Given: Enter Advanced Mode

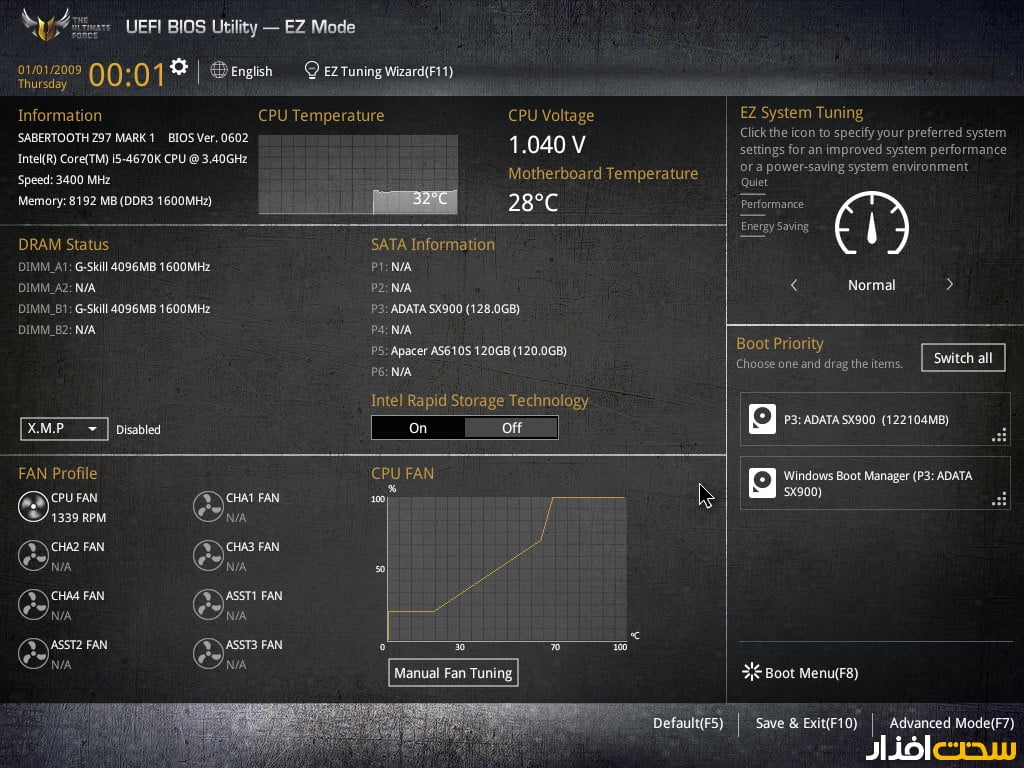Looking at the screenshot, I should coord(951,723).
